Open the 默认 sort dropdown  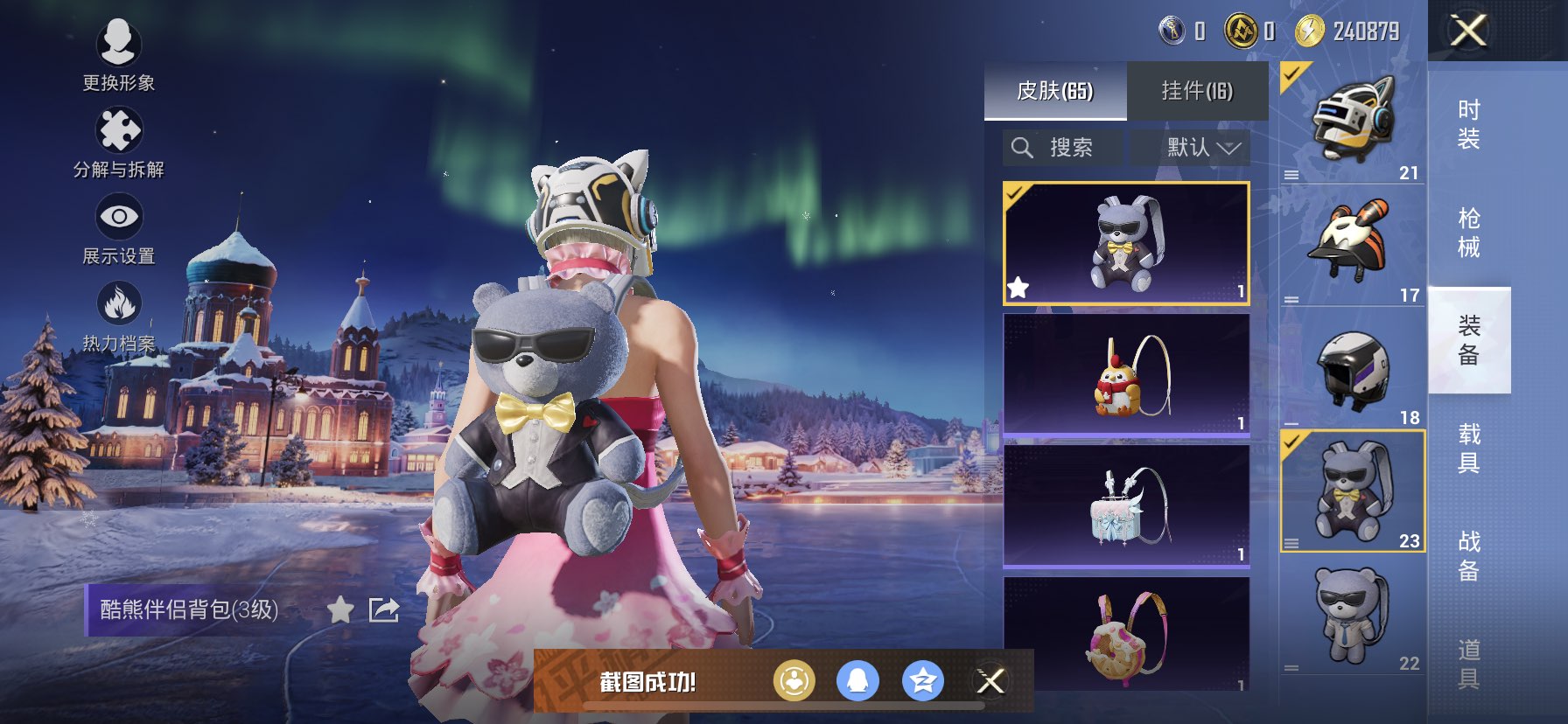(1201, 148)
